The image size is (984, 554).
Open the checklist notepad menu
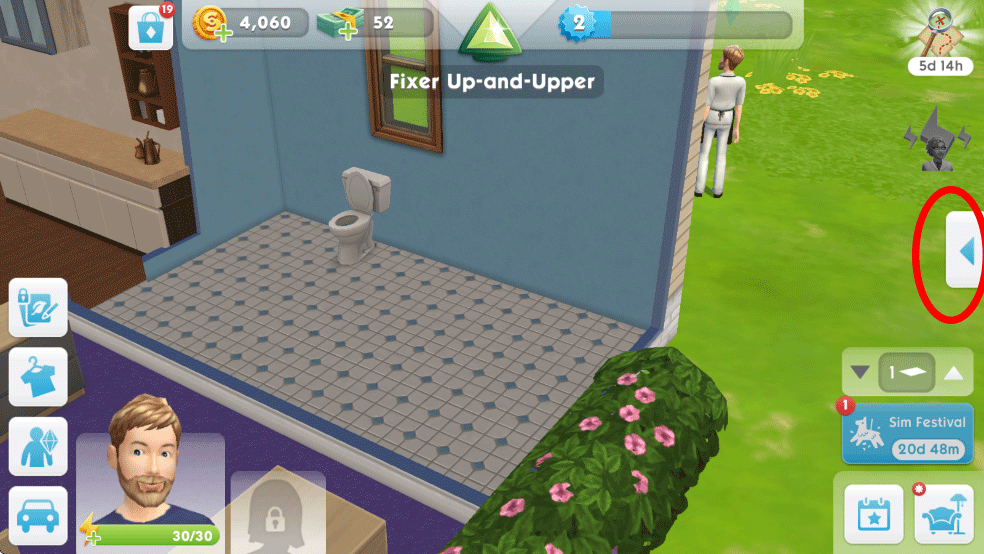(x=38, y=310)
